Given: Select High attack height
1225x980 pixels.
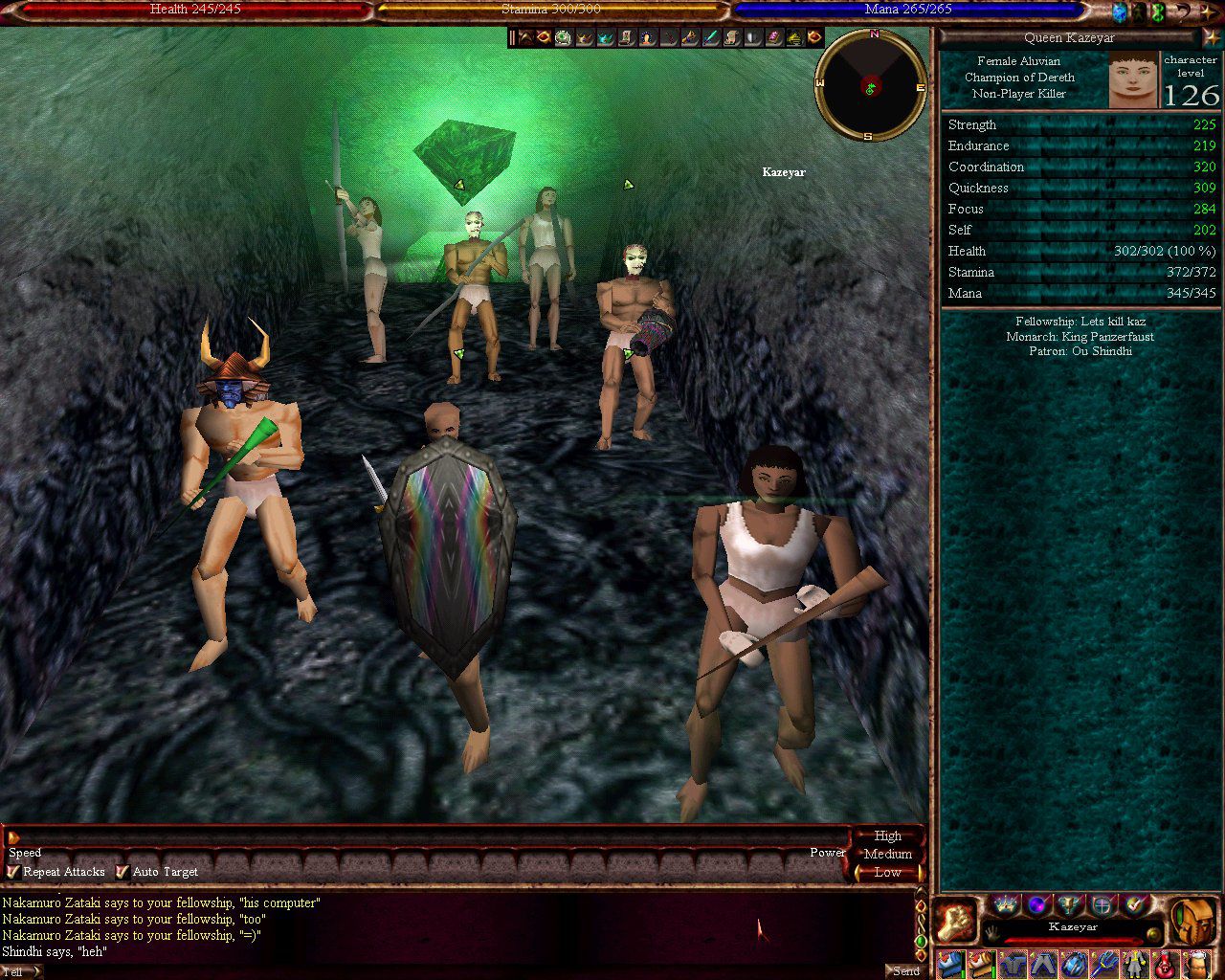Looking at the screenshot, I should [x=887, y=835].
